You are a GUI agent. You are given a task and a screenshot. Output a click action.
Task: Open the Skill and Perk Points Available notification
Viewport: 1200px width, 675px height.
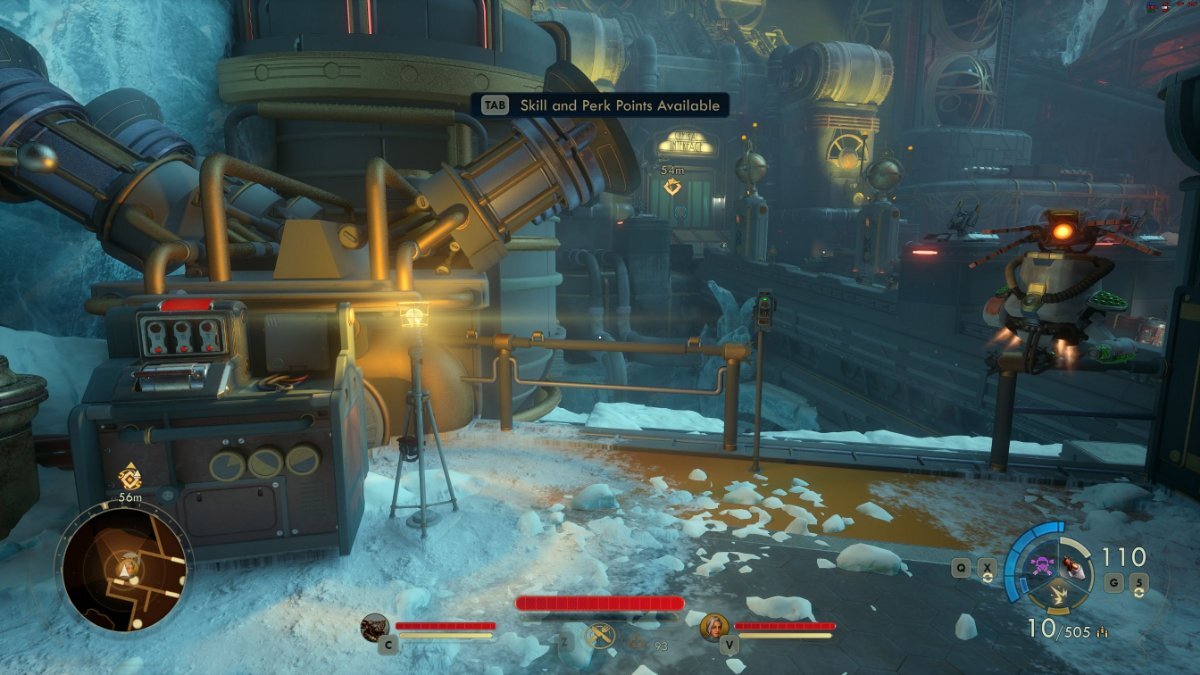(x=598, y=105)
